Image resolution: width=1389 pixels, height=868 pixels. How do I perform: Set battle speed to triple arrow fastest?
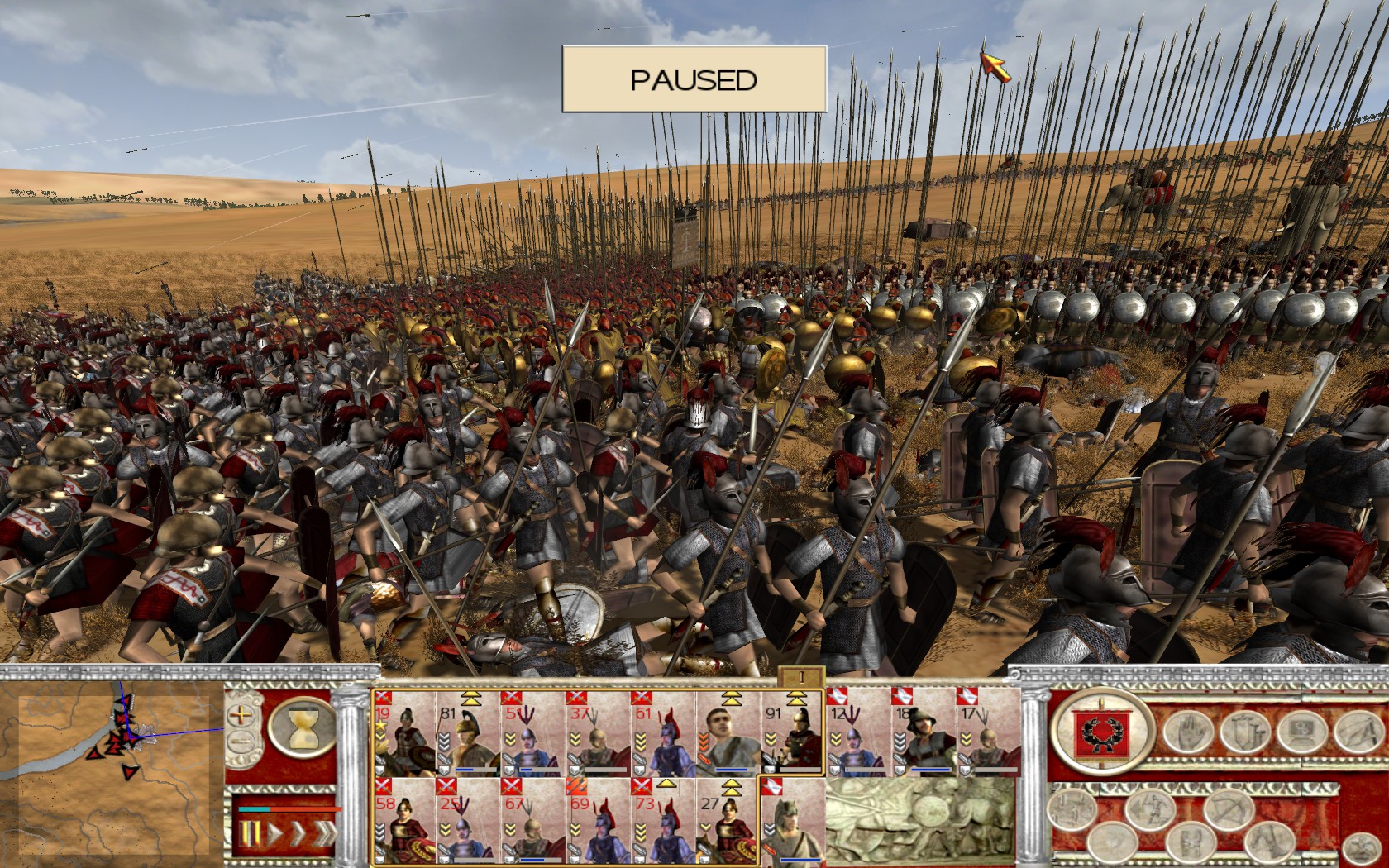pyautogui.click(x=323, y=835)
